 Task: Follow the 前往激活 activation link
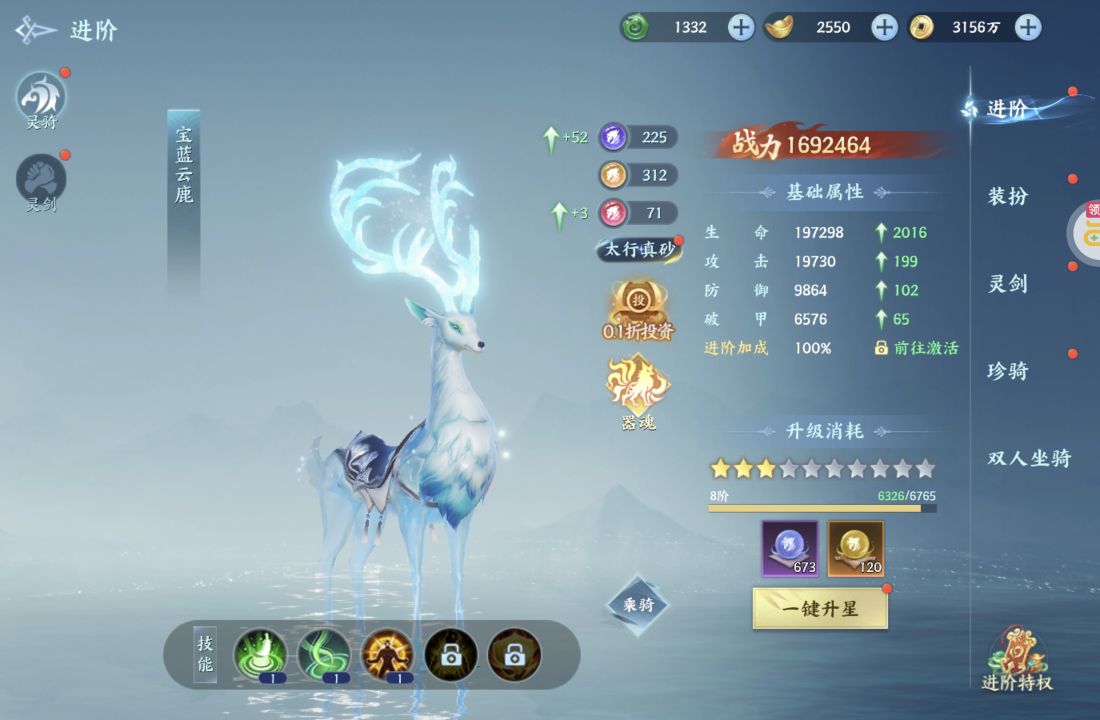point(917,348)
